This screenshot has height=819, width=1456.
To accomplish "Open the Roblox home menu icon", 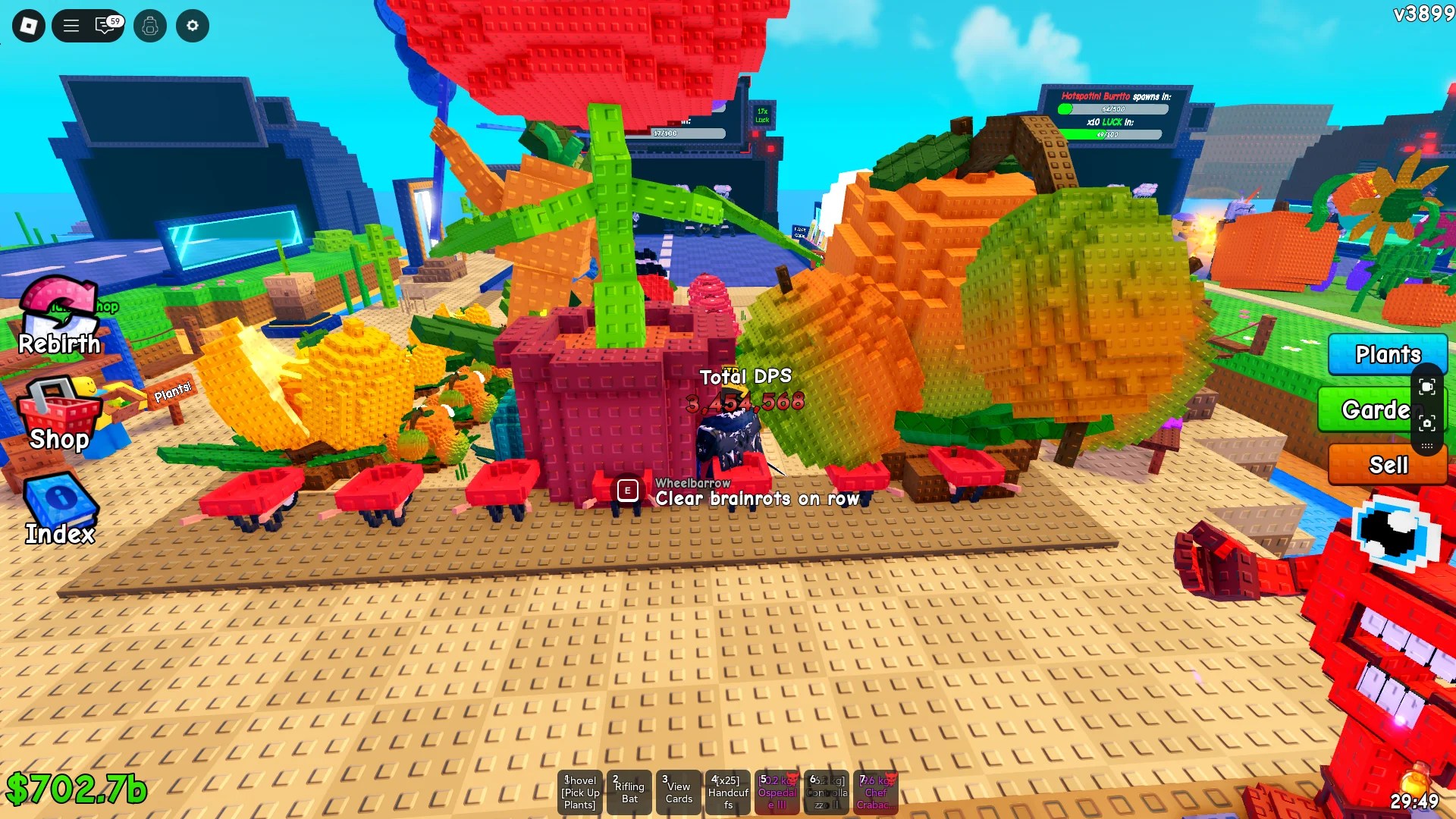I will 28,25.
